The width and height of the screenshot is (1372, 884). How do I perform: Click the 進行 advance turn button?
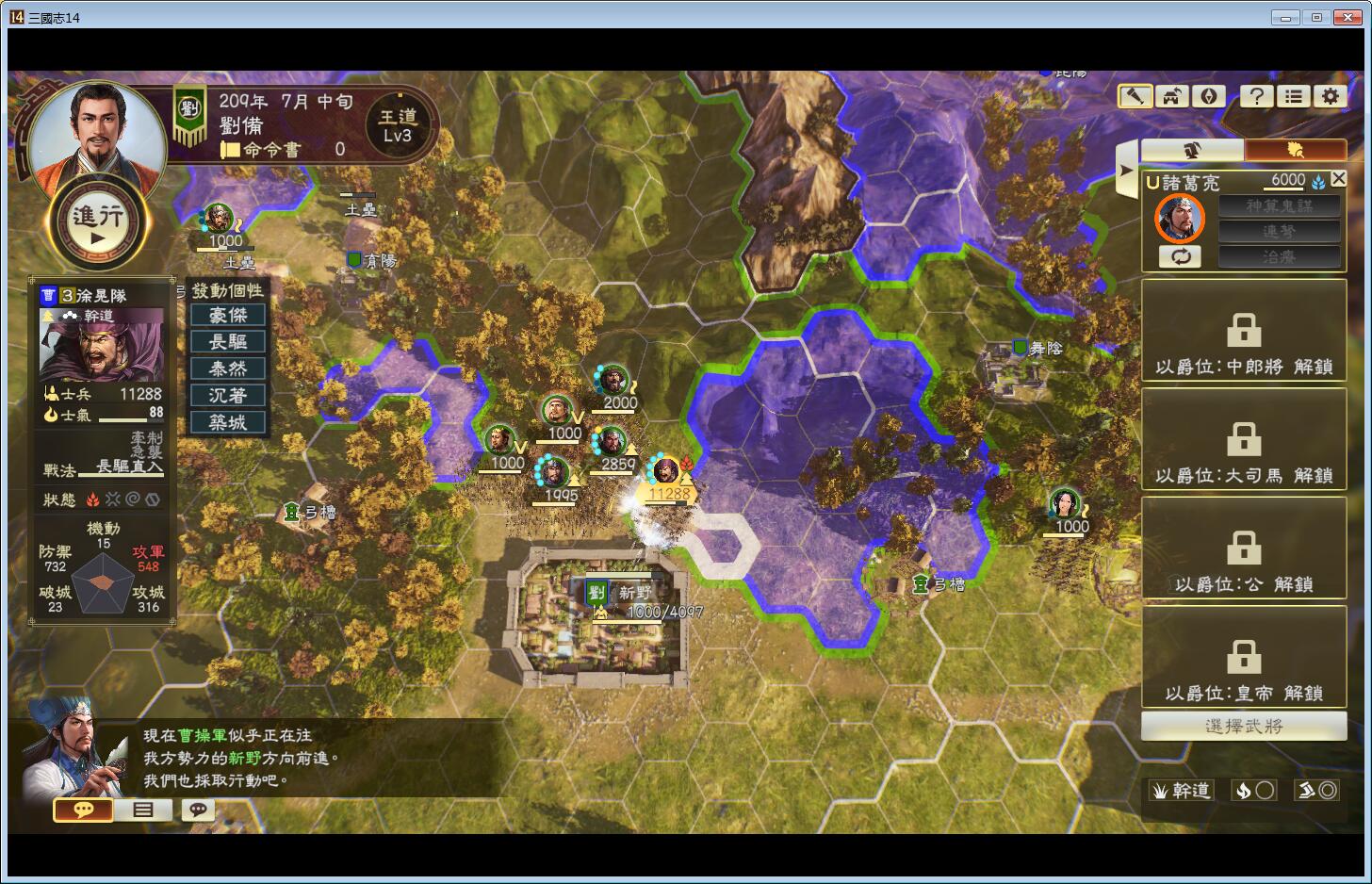(x=98, y=222)
